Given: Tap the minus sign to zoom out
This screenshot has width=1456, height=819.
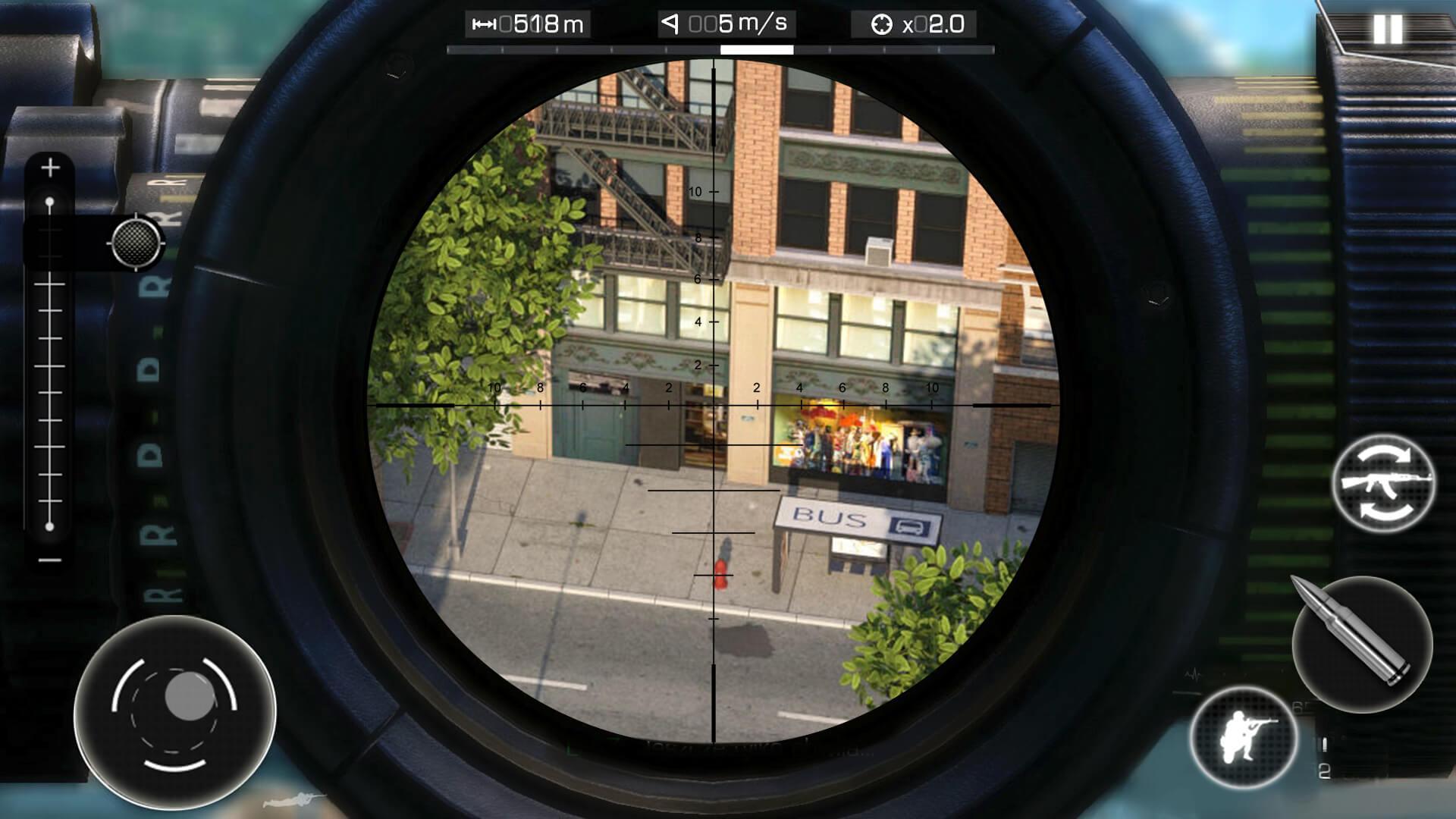Looking at the screenshot, I should 50,559.
